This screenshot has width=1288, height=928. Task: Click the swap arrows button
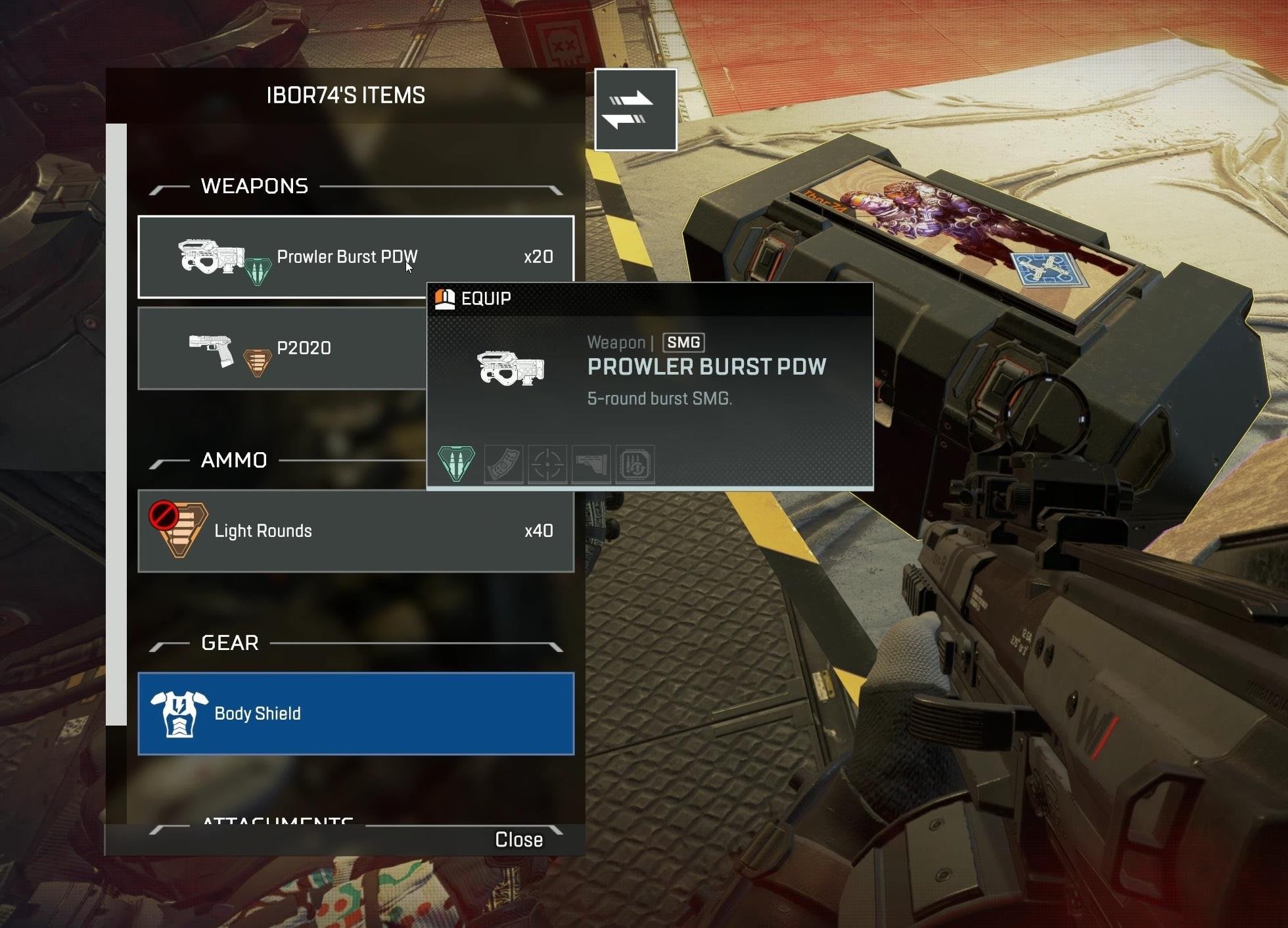point(635,110)
